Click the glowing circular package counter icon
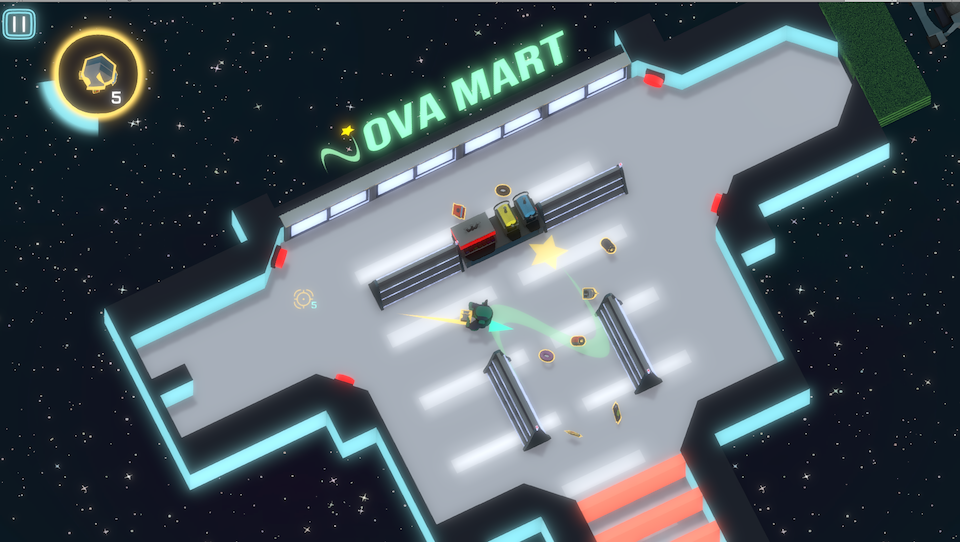The image size is (960, 542). point(98,72)
